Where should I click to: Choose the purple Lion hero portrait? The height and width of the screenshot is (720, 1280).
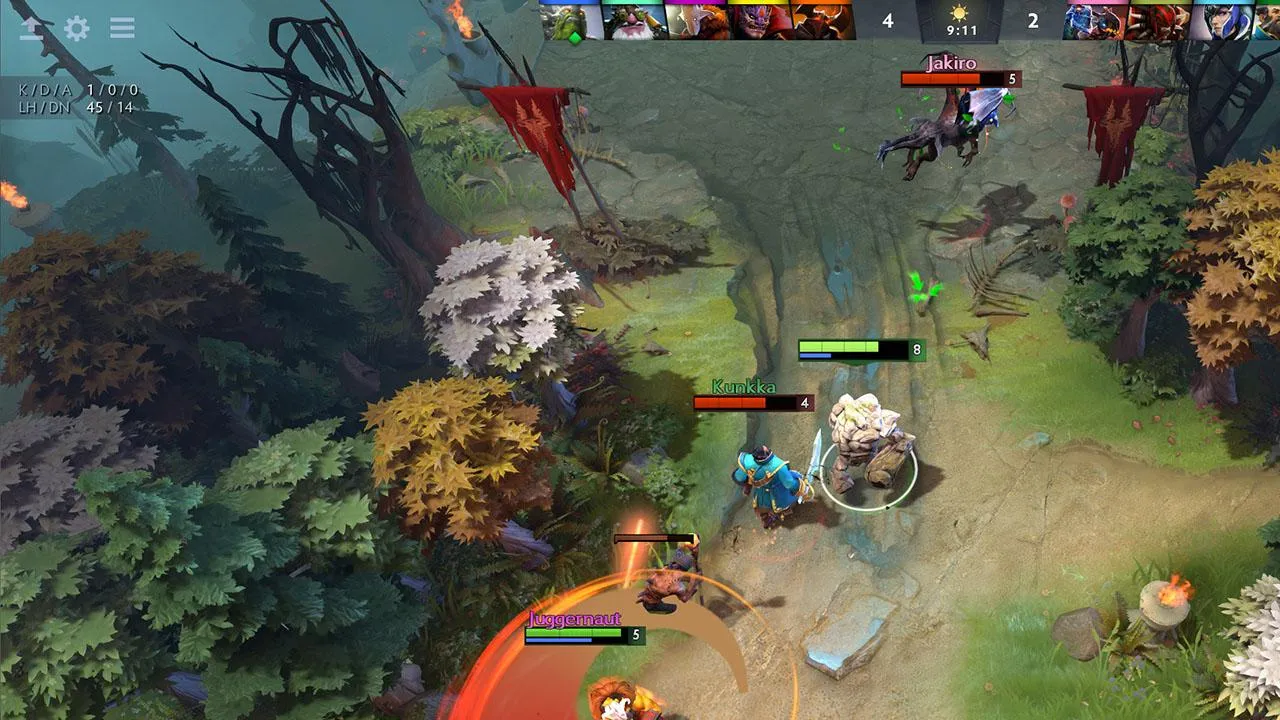tap(760, 21)
